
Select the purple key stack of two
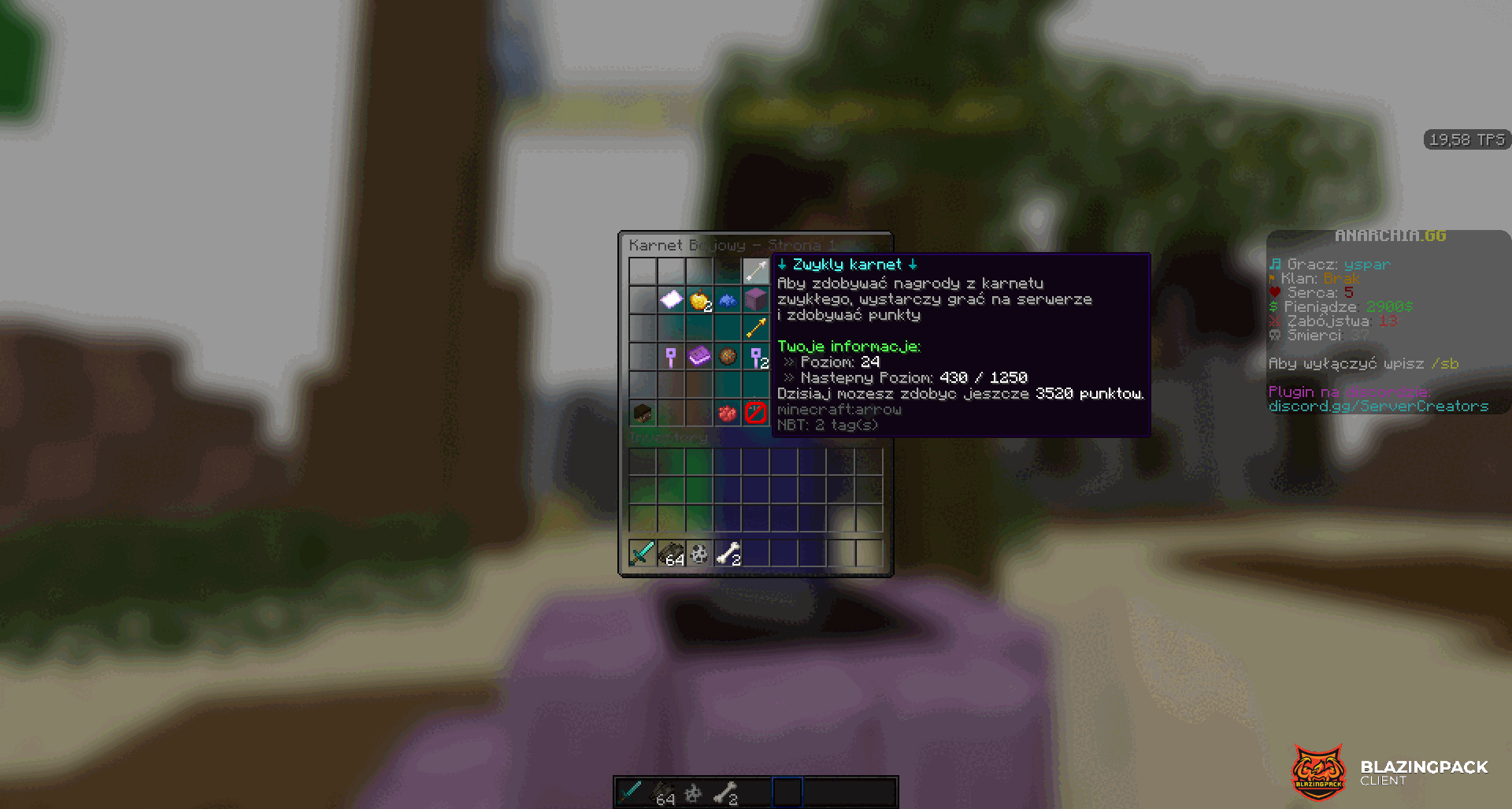pyautogui.click(x=755, y=357)
